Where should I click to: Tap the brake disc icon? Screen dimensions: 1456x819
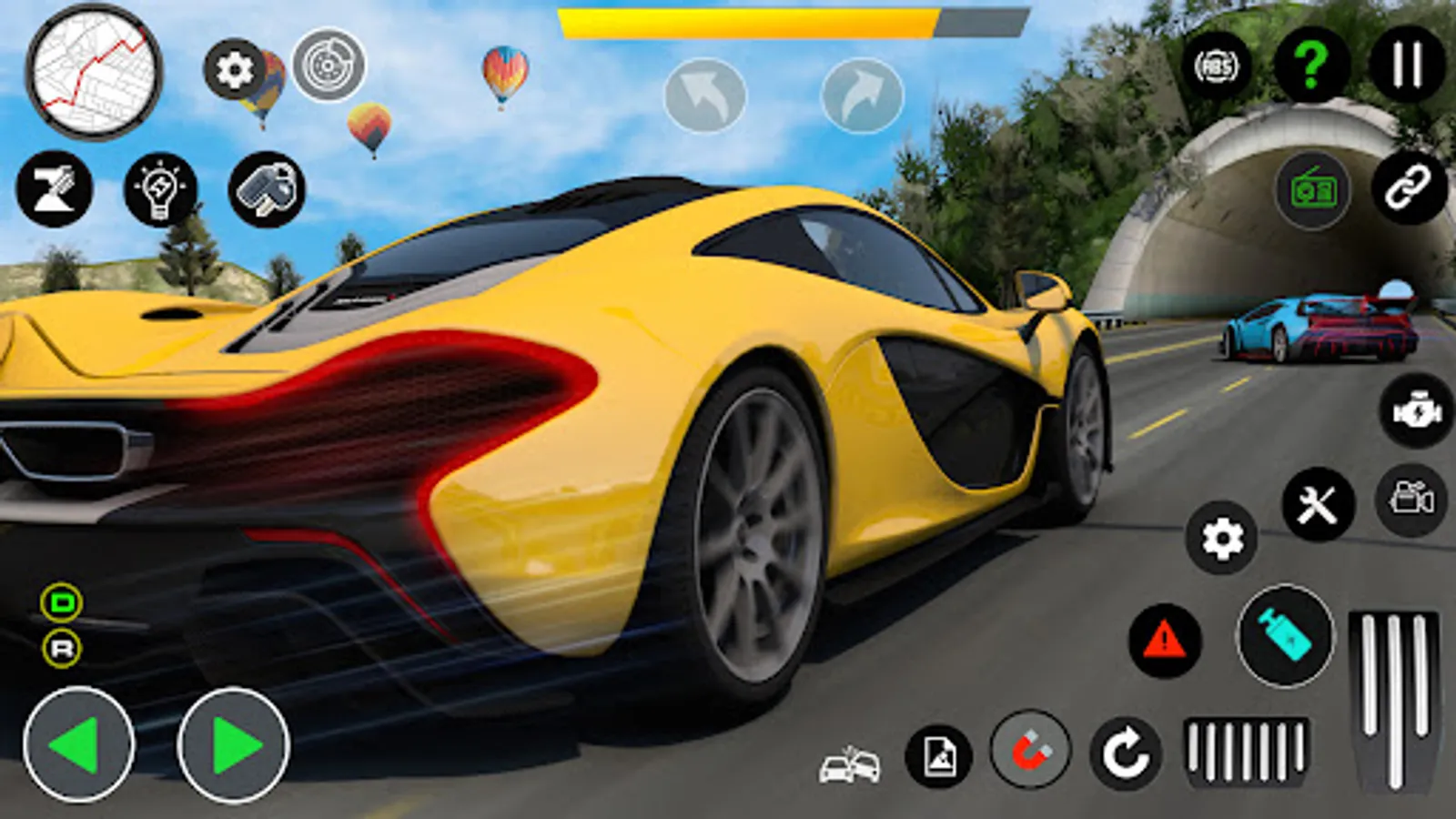(329, 66)
